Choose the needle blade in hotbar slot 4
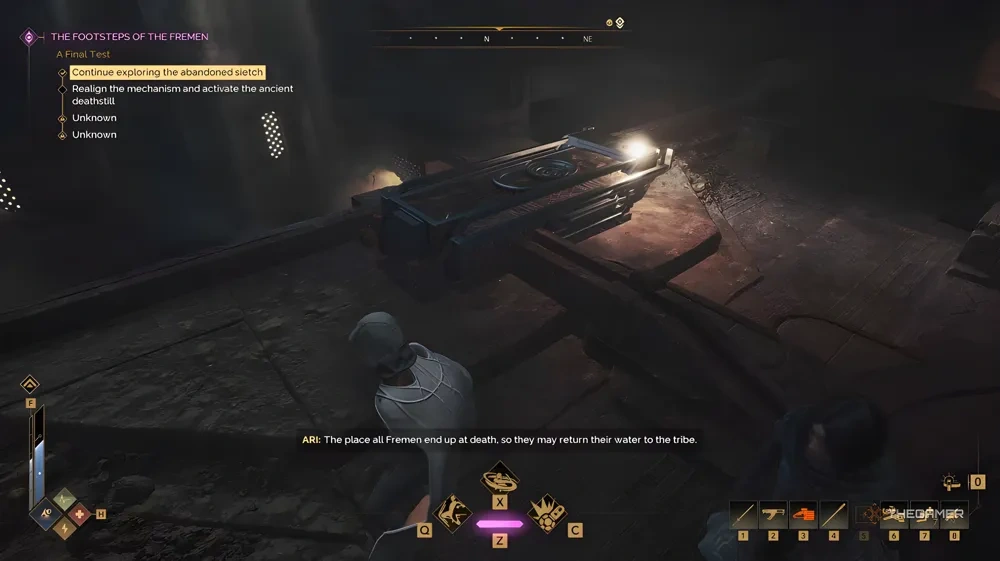 834,514
